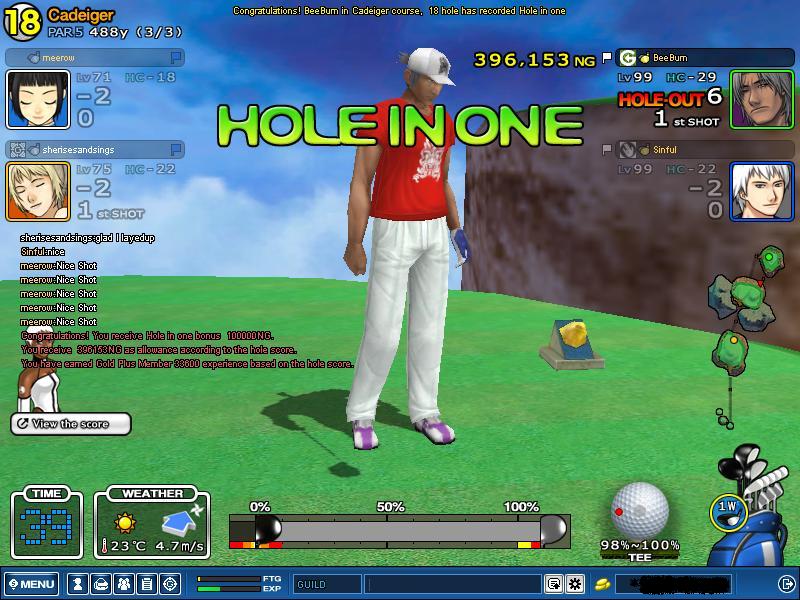The height and width of the screenshot is (600, 800).
Task: Select the GUILD chat channel label
Action: [327, 584]
